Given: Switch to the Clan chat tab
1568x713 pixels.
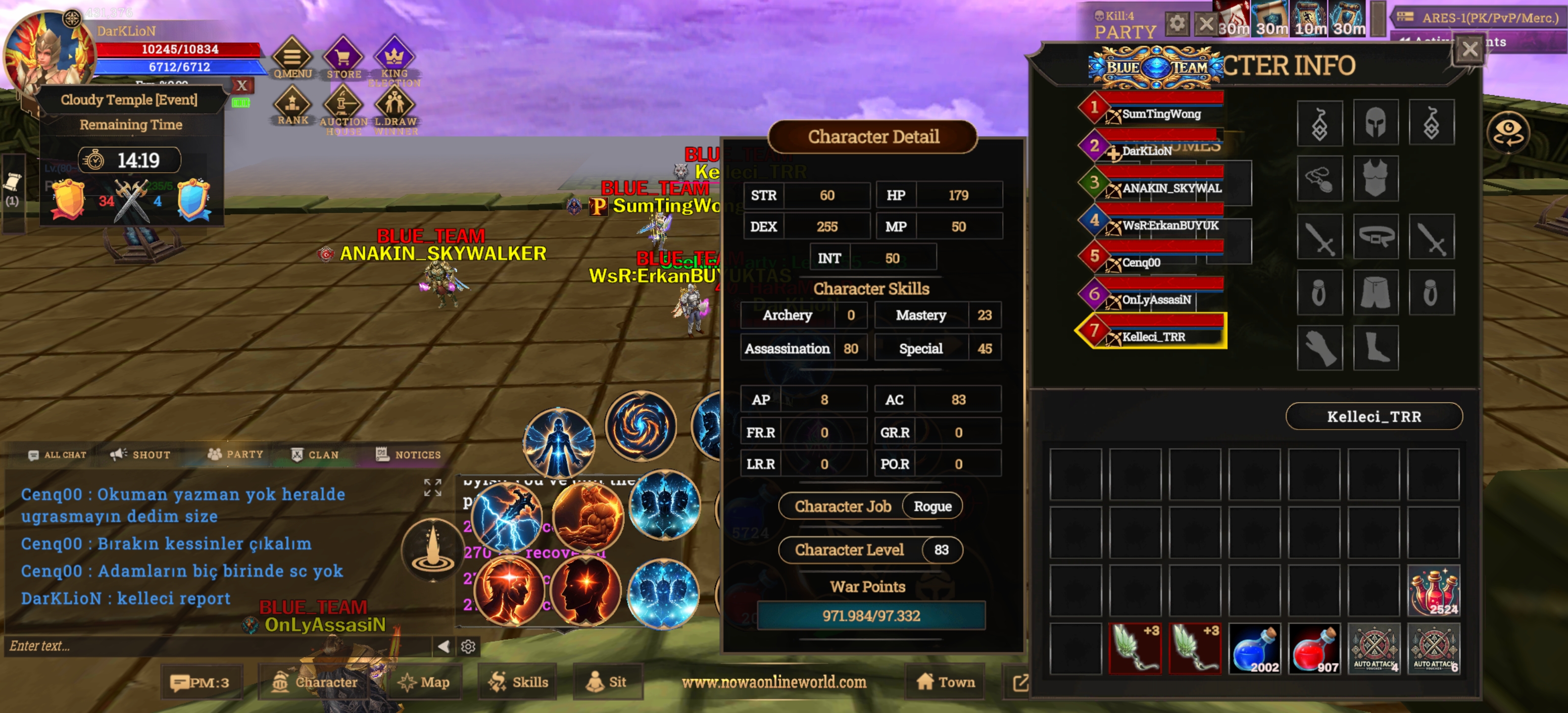Looking at the screenshot, I should pyautogui.click(x=315, y=454).
